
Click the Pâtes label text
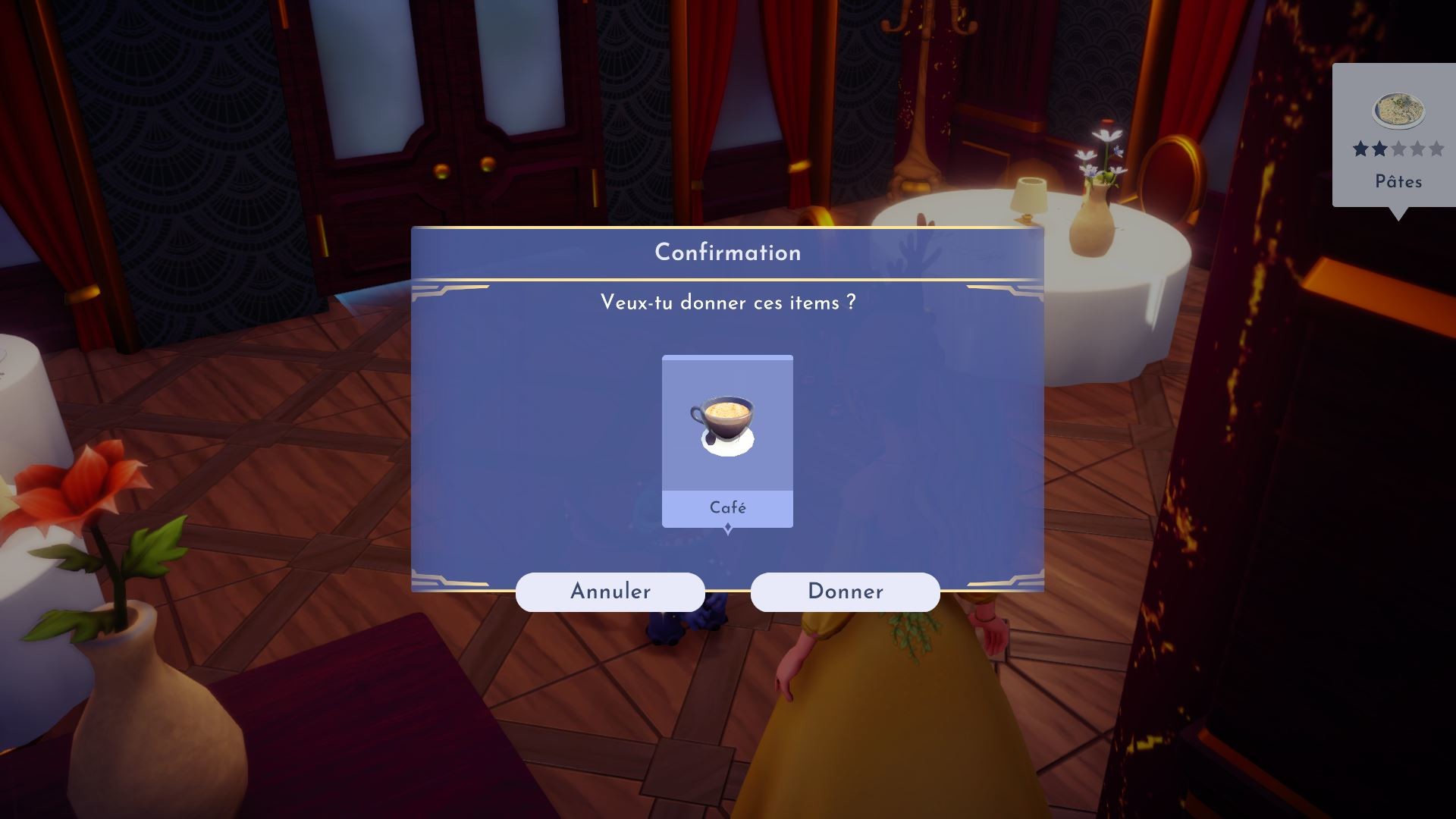[1398, 180]
